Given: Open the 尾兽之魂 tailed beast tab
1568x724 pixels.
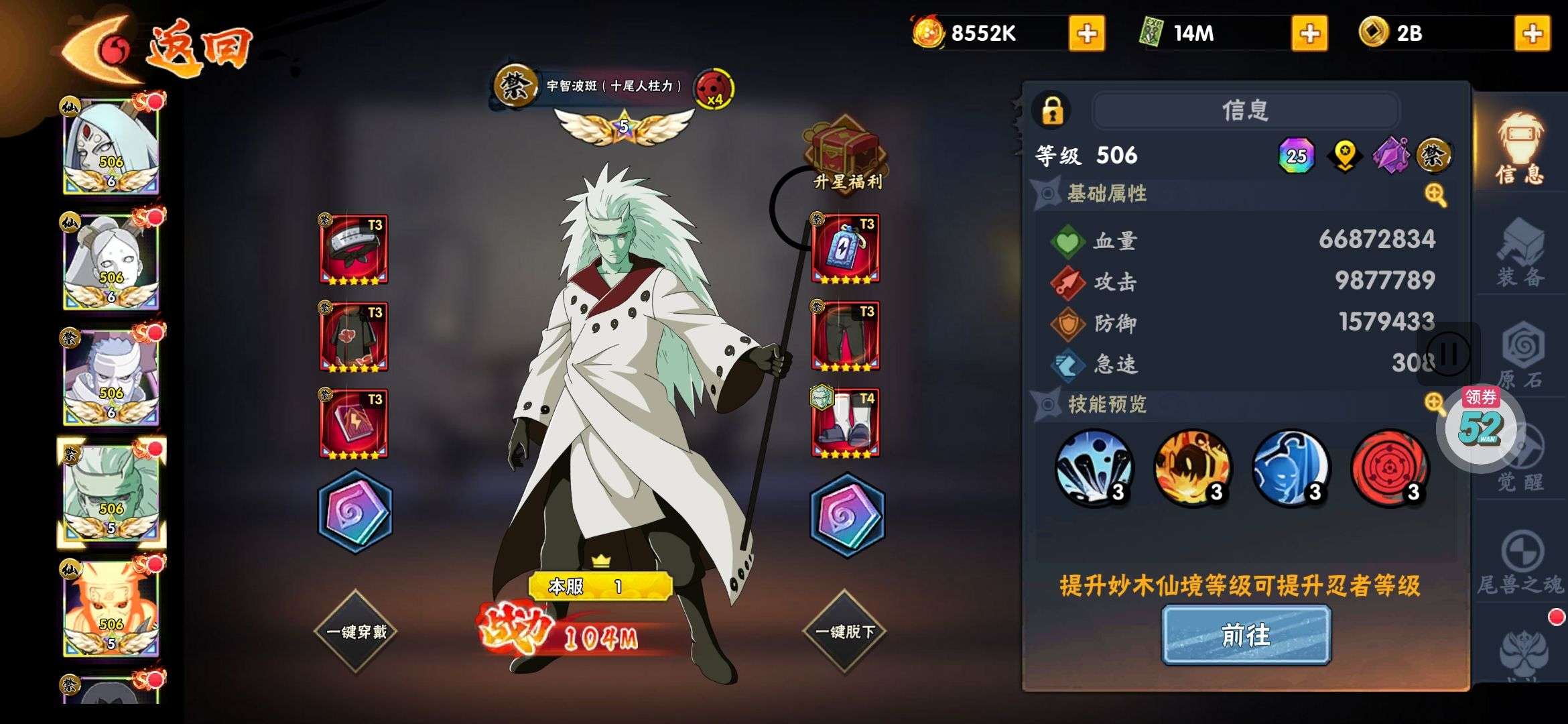Looking at the screenshot, I should pos(1520,564).
